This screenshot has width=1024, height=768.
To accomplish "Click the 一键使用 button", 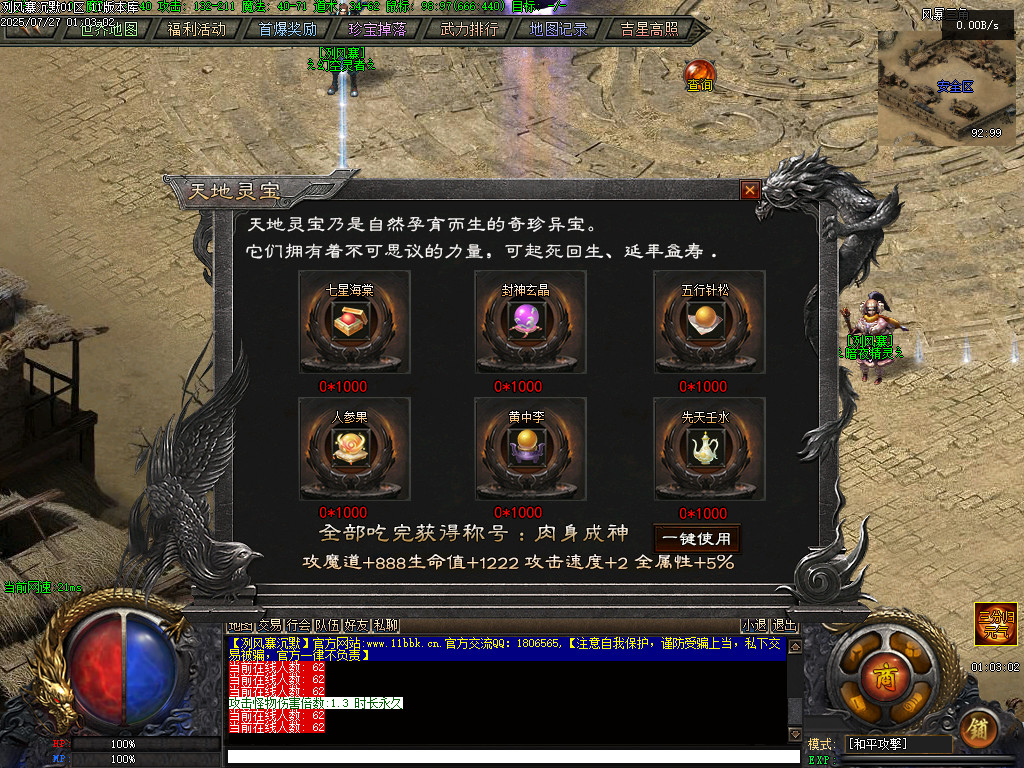I will point(697,539).
